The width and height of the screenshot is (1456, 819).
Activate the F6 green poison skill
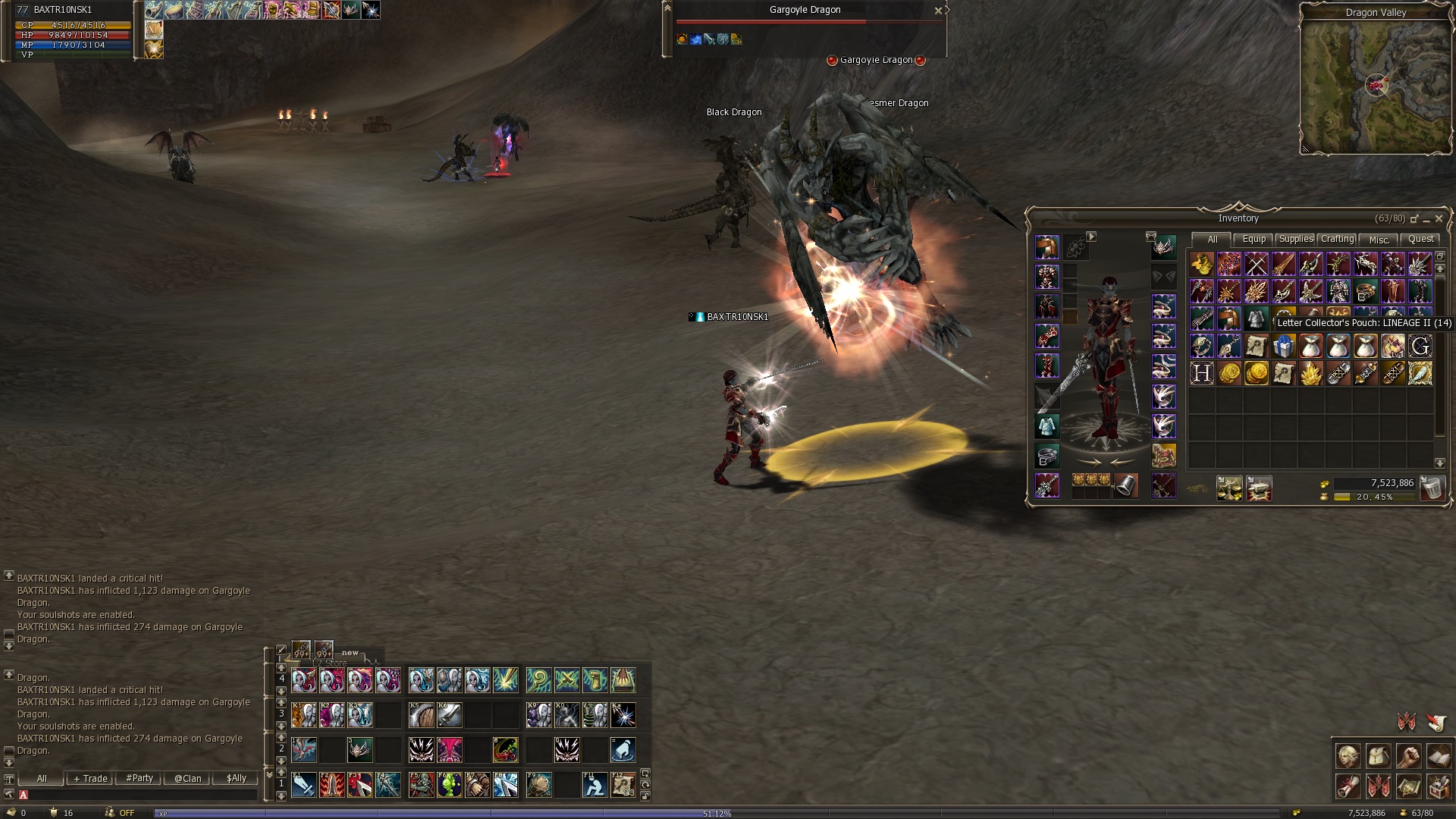[x=449, y=785]
